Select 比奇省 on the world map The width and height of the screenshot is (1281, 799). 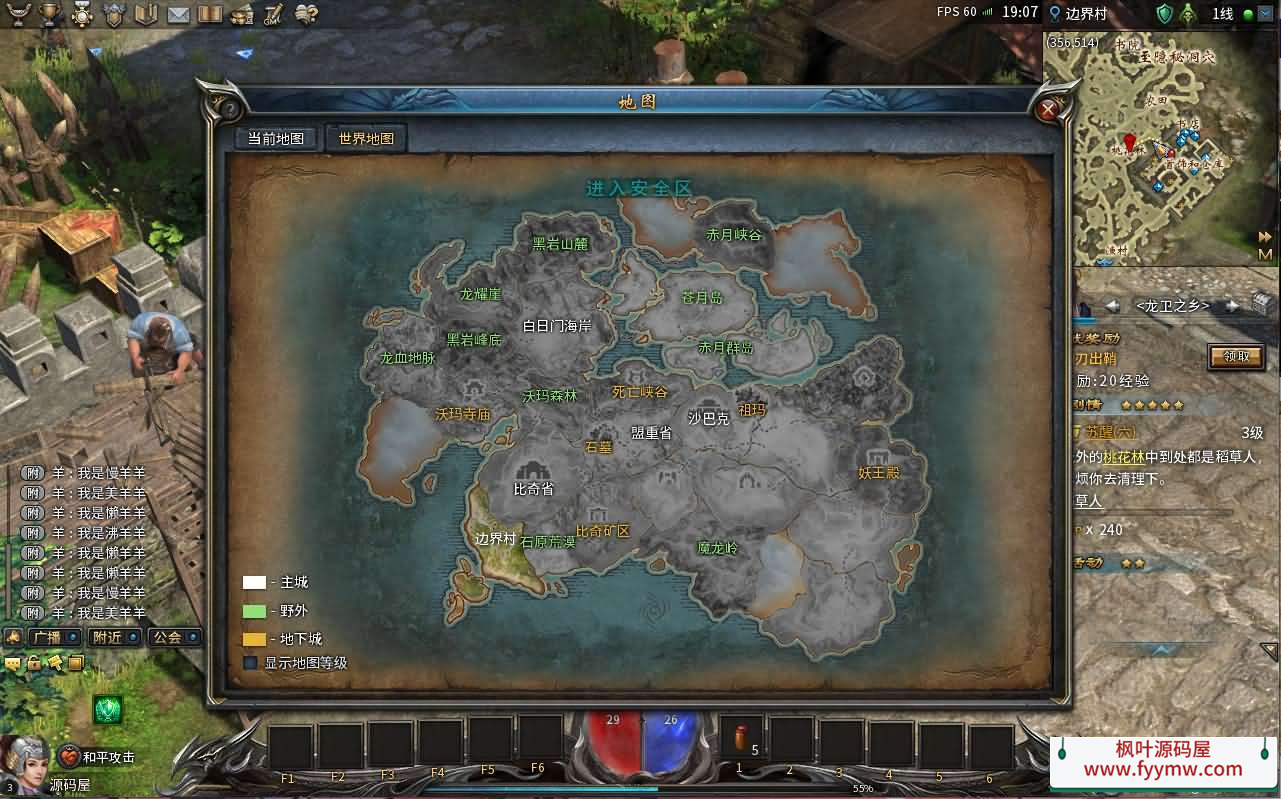(533, 489)
